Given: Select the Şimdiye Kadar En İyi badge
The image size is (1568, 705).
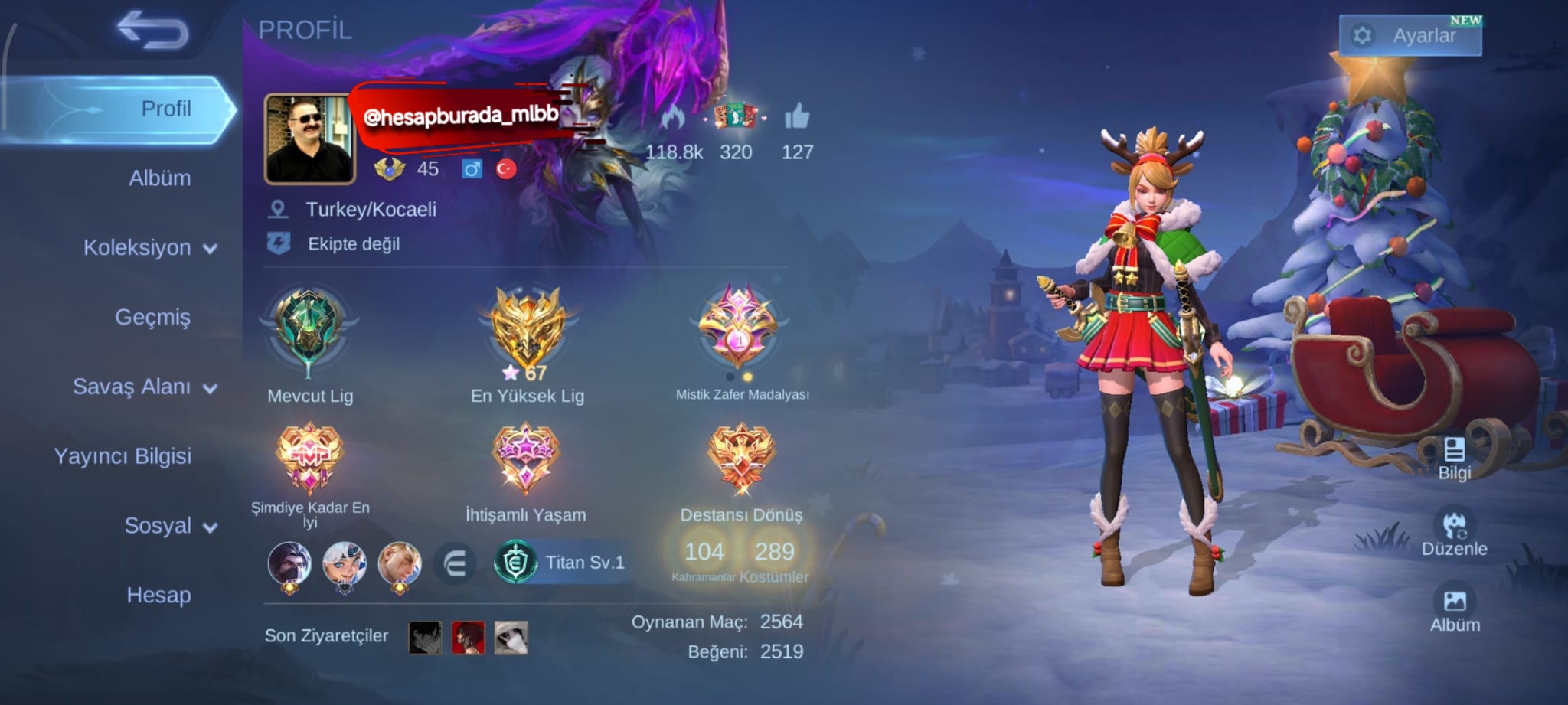Looking at the screenshot, I should [309, 459].
